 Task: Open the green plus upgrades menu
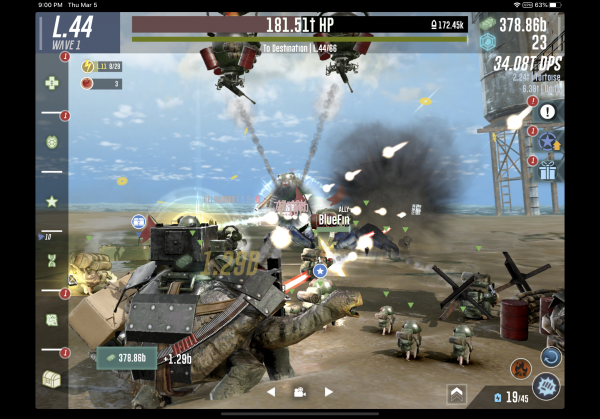click(x=52, y=83)
